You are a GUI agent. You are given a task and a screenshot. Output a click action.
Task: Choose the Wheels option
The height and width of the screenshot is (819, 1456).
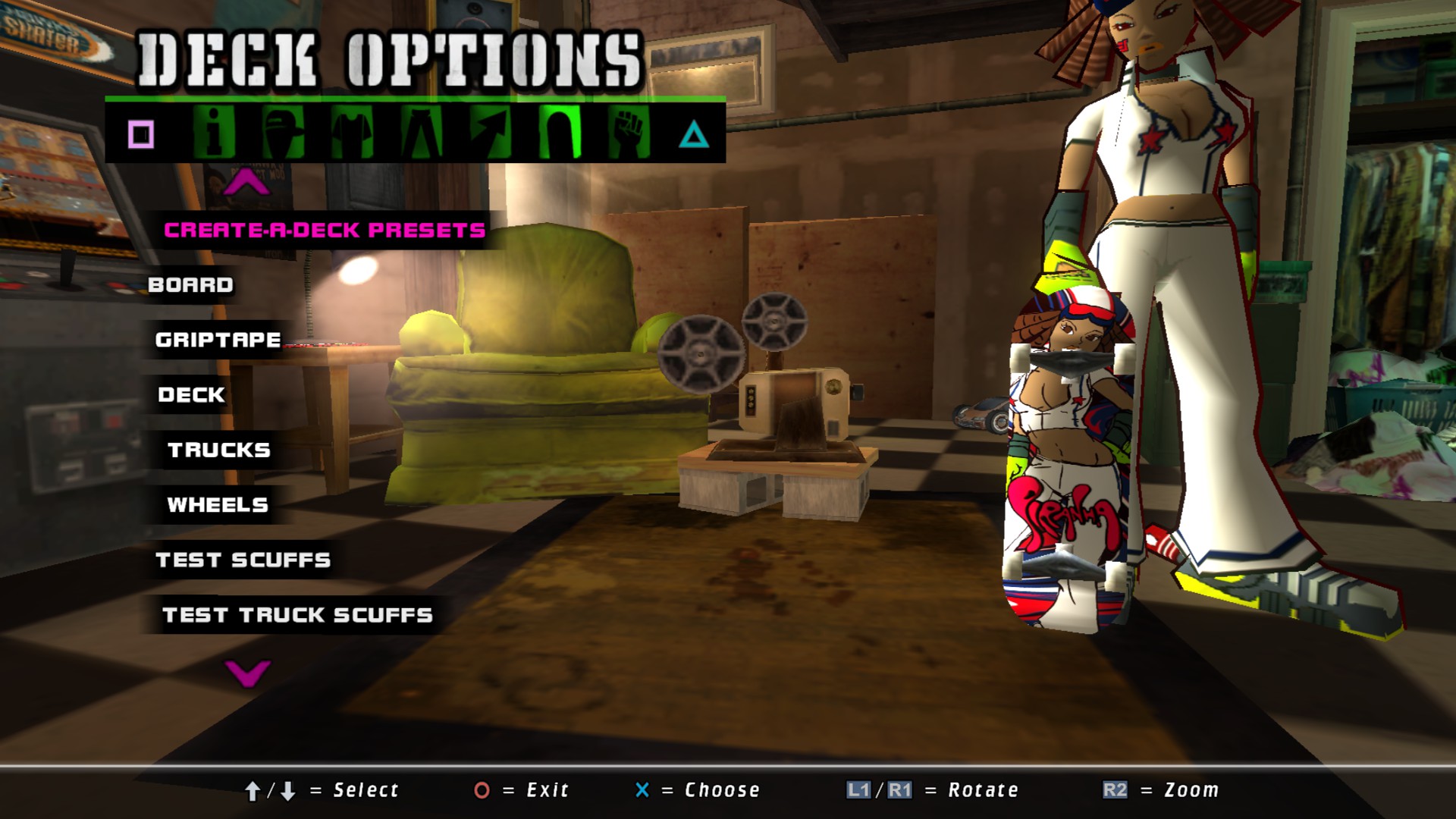coord(218,505)
